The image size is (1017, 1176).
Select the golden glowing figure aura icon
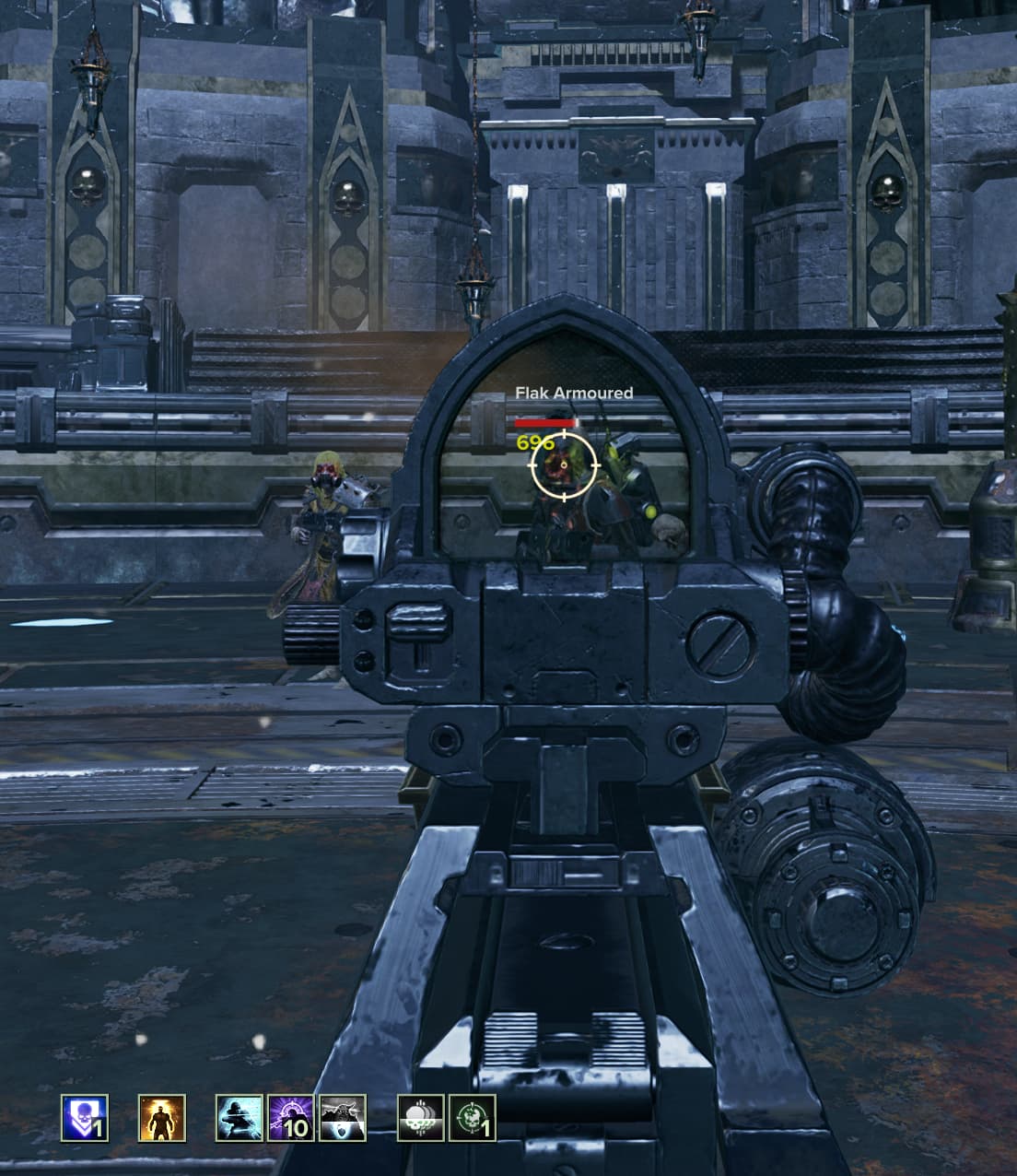(162, 1118)
